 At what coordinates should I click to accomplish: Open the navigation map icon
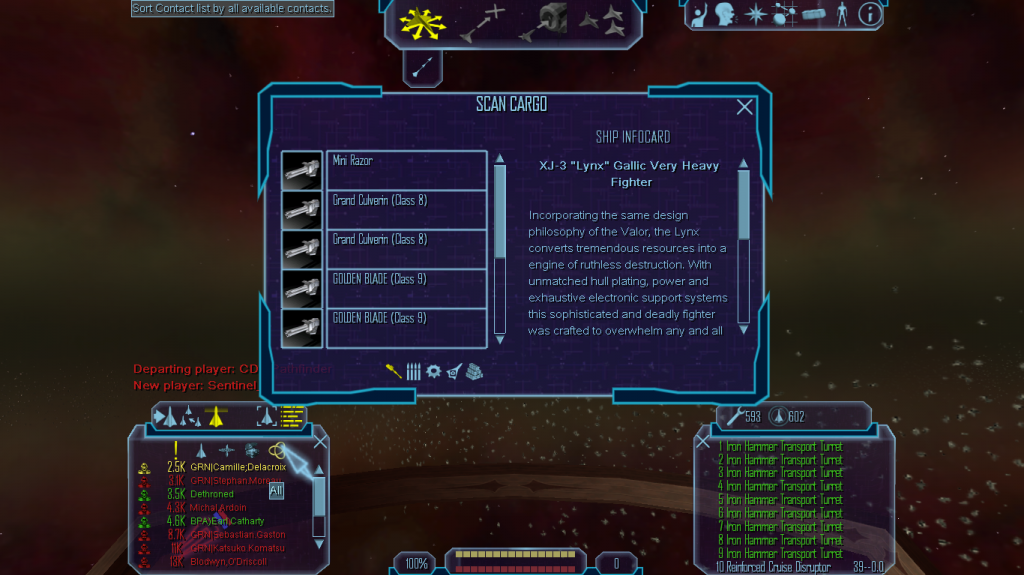pyautogui.click(x=784, y=15)
